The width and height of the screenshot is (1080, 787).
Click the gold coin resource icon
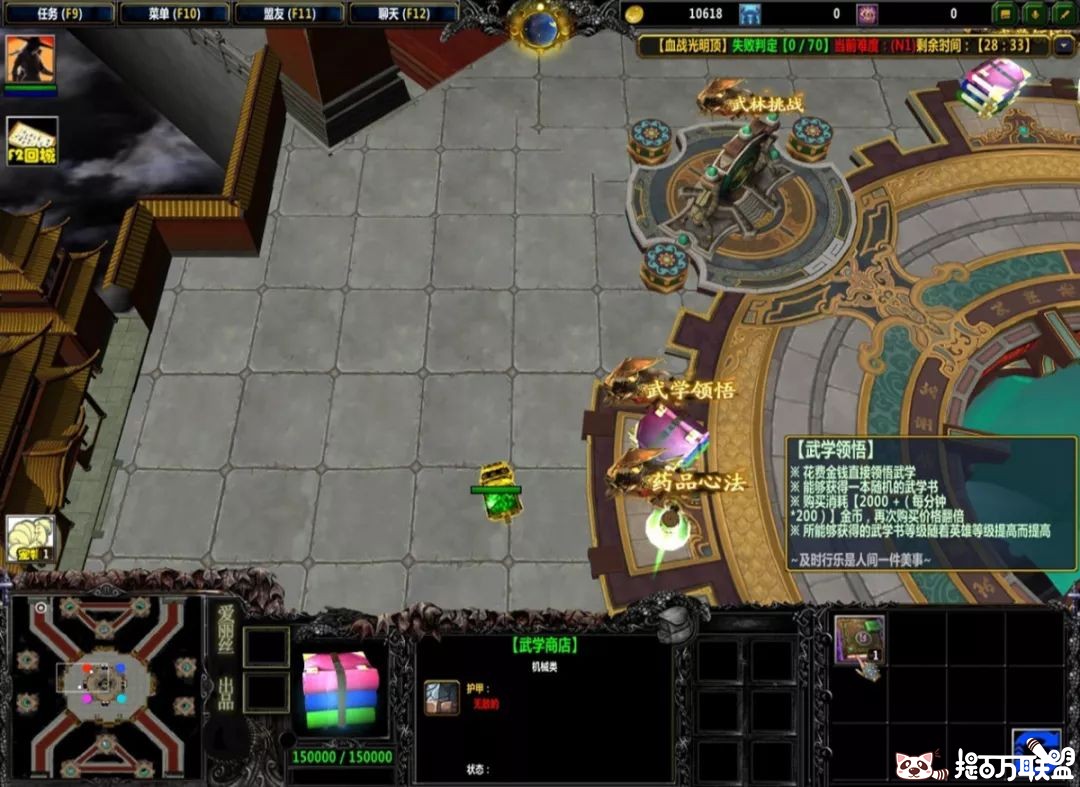pos(632,14)
